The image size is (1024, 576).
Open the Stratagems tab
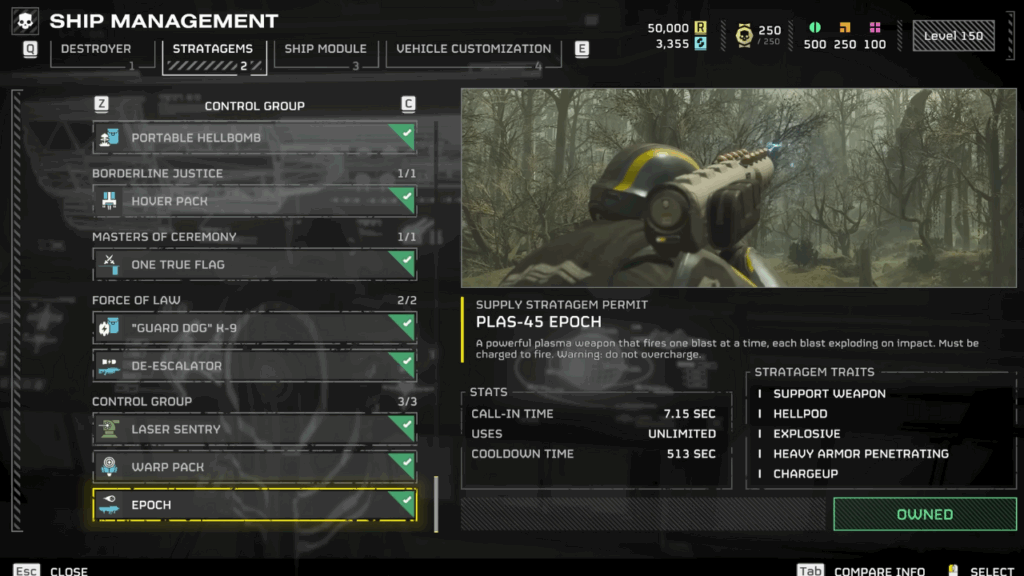point(213,49)
